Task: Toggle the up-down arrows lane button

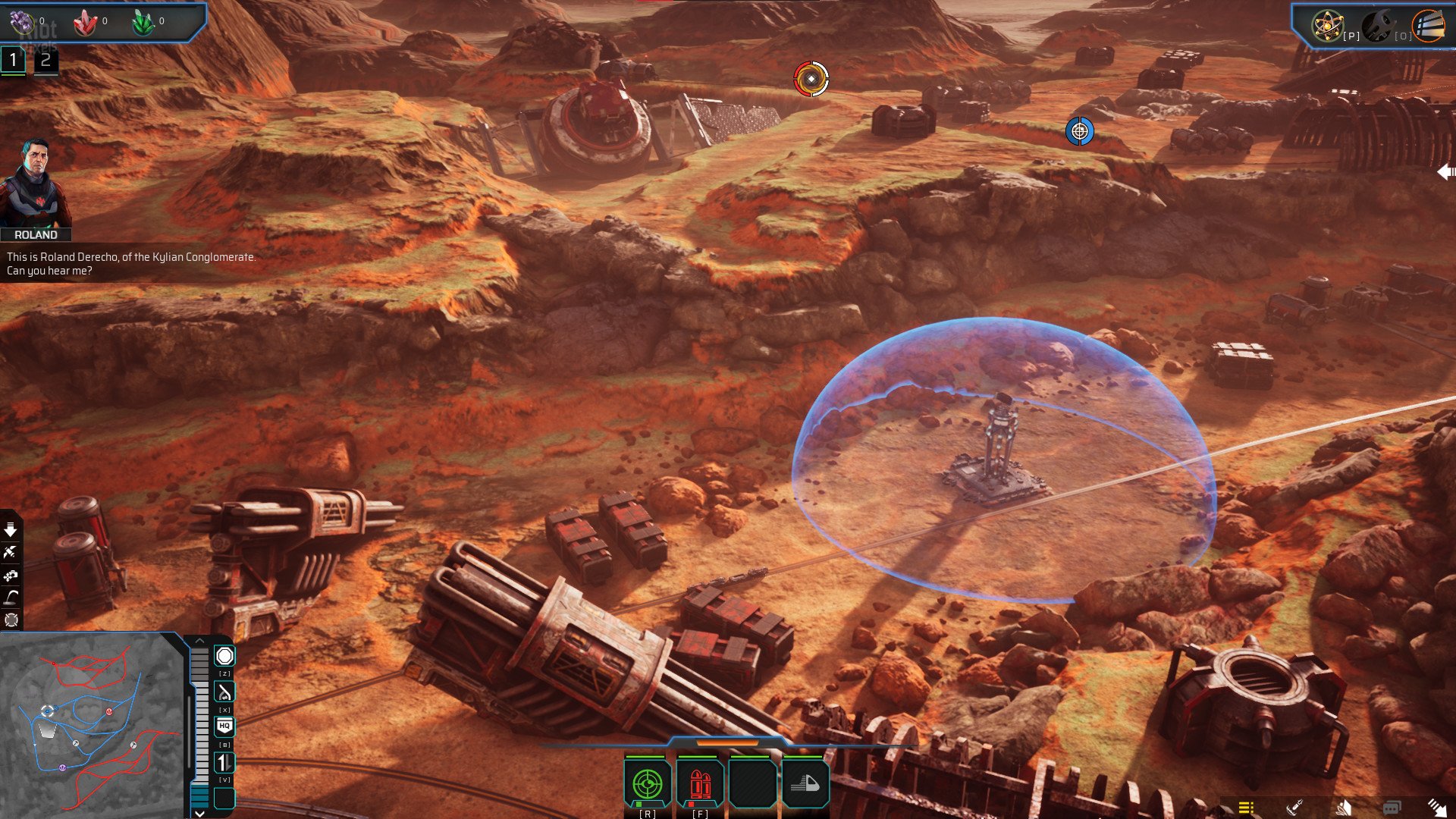Action: (x=224, y=762)
